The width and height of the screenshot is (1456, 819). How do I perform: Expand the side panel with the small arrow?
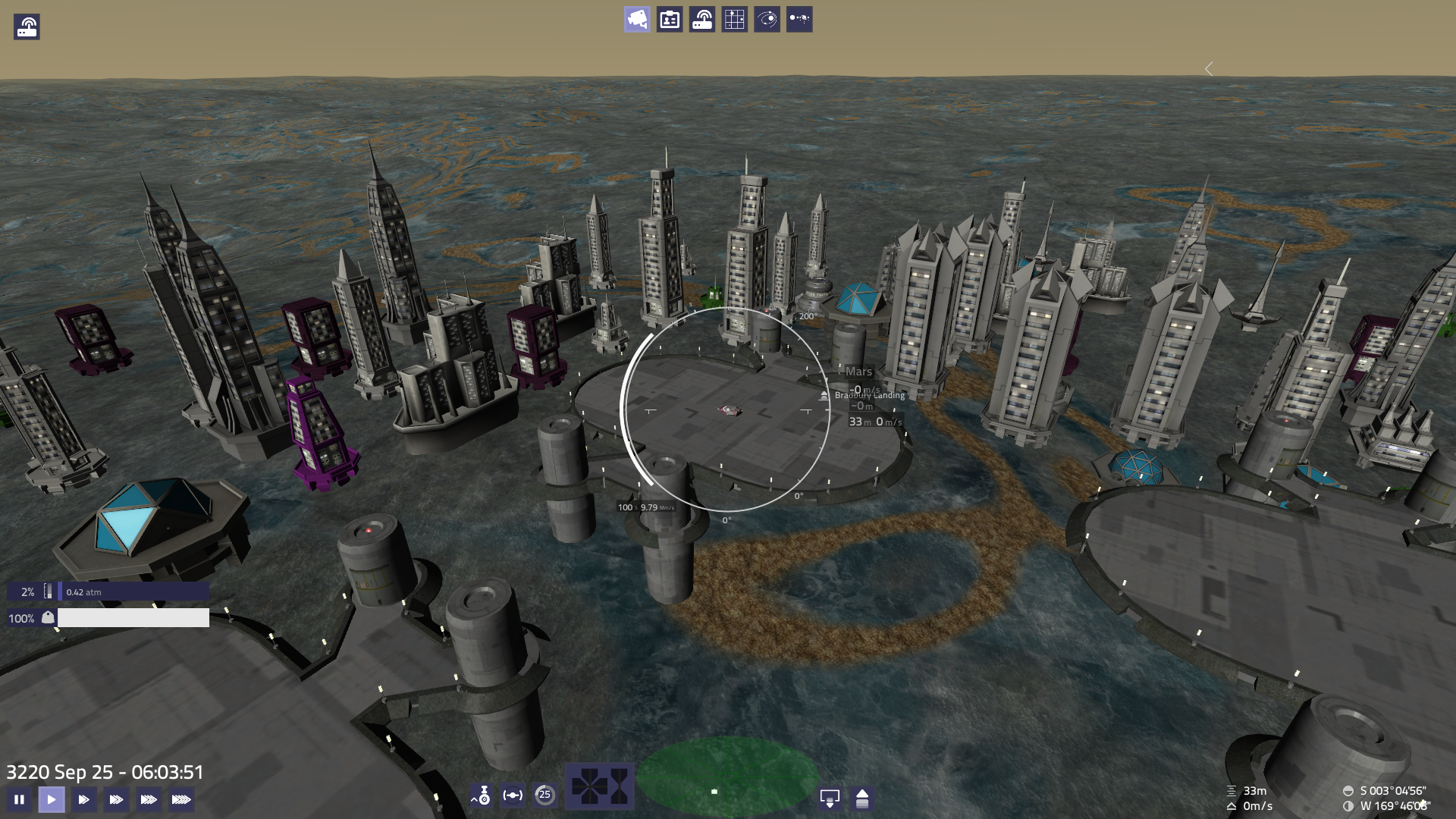coord(1209,69)
